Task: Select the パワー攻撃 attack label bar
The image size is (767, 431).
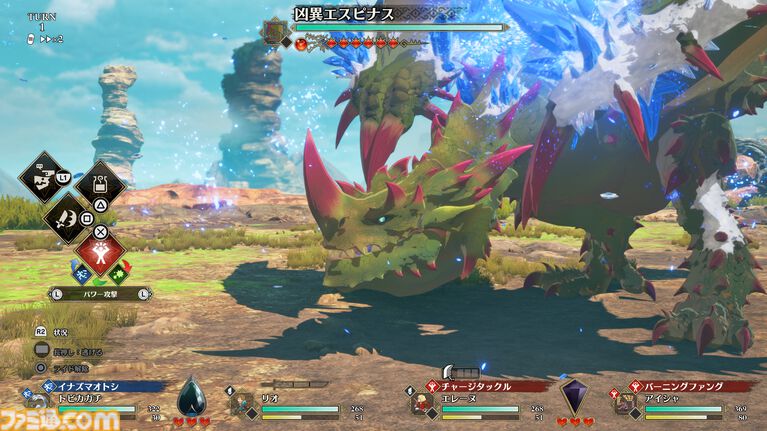Action: (x=100, y=294)
